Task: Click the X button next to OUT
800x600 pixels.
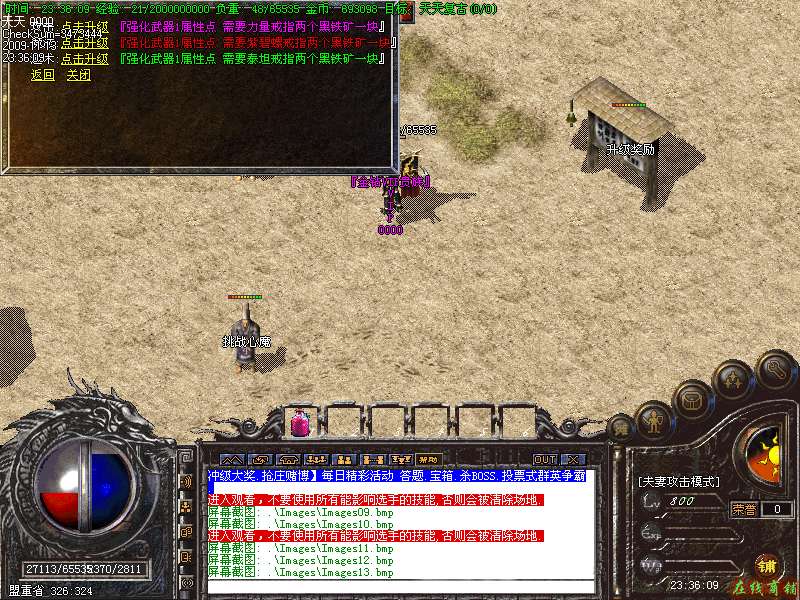Action: (x=571, y=459)
